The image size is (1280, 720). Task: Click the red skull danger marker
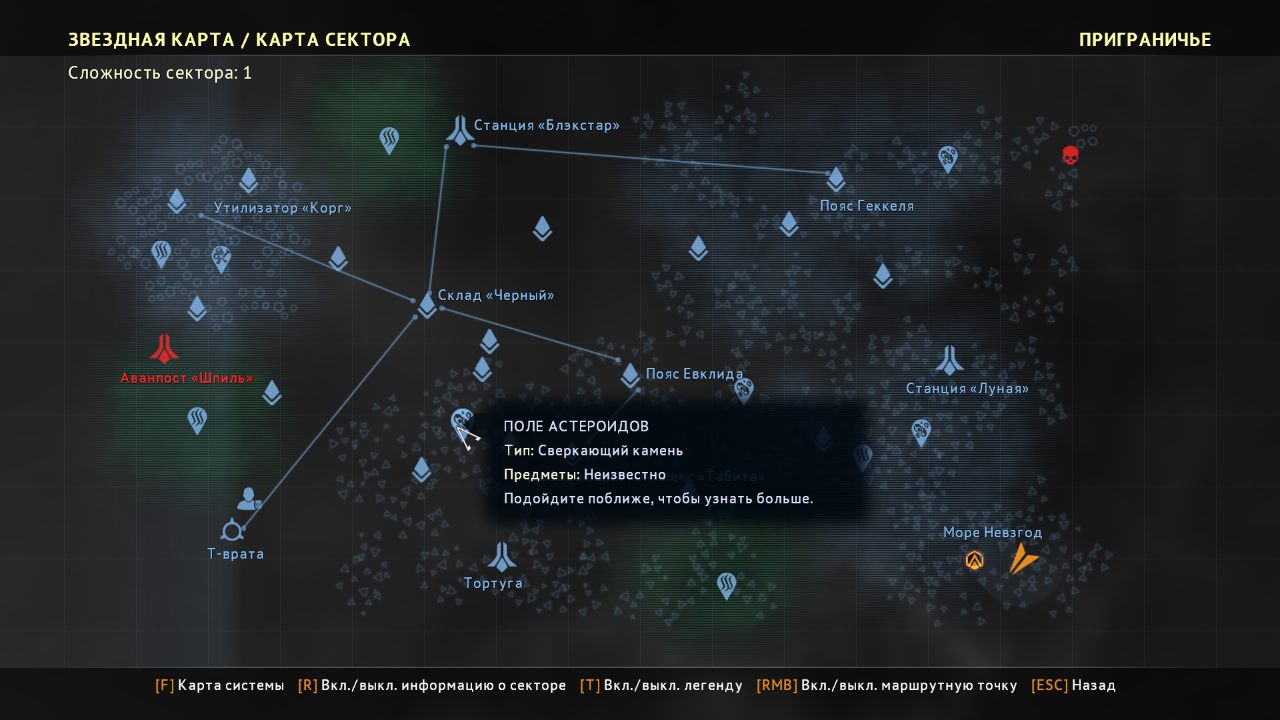point(1070,156)
